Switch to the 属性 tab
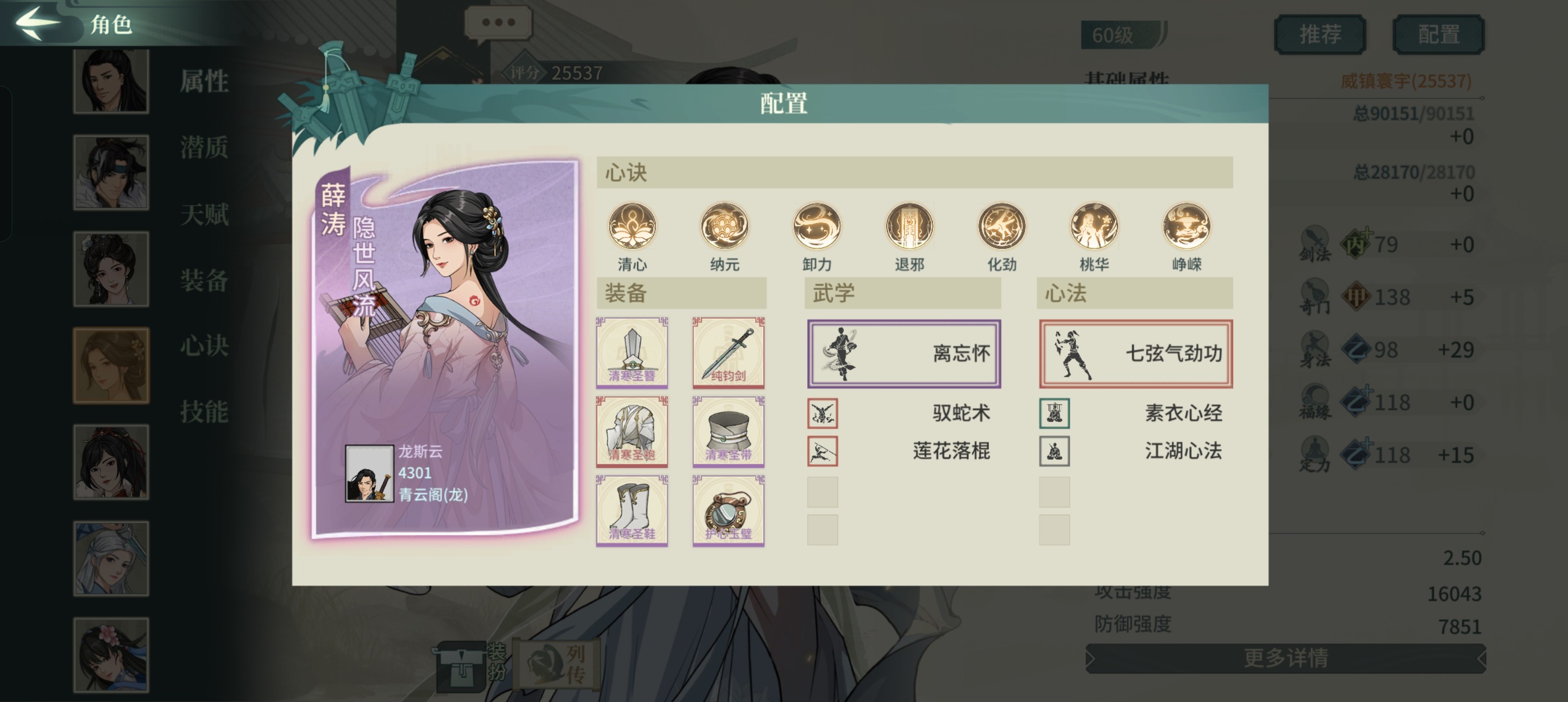 pos(204,81)
